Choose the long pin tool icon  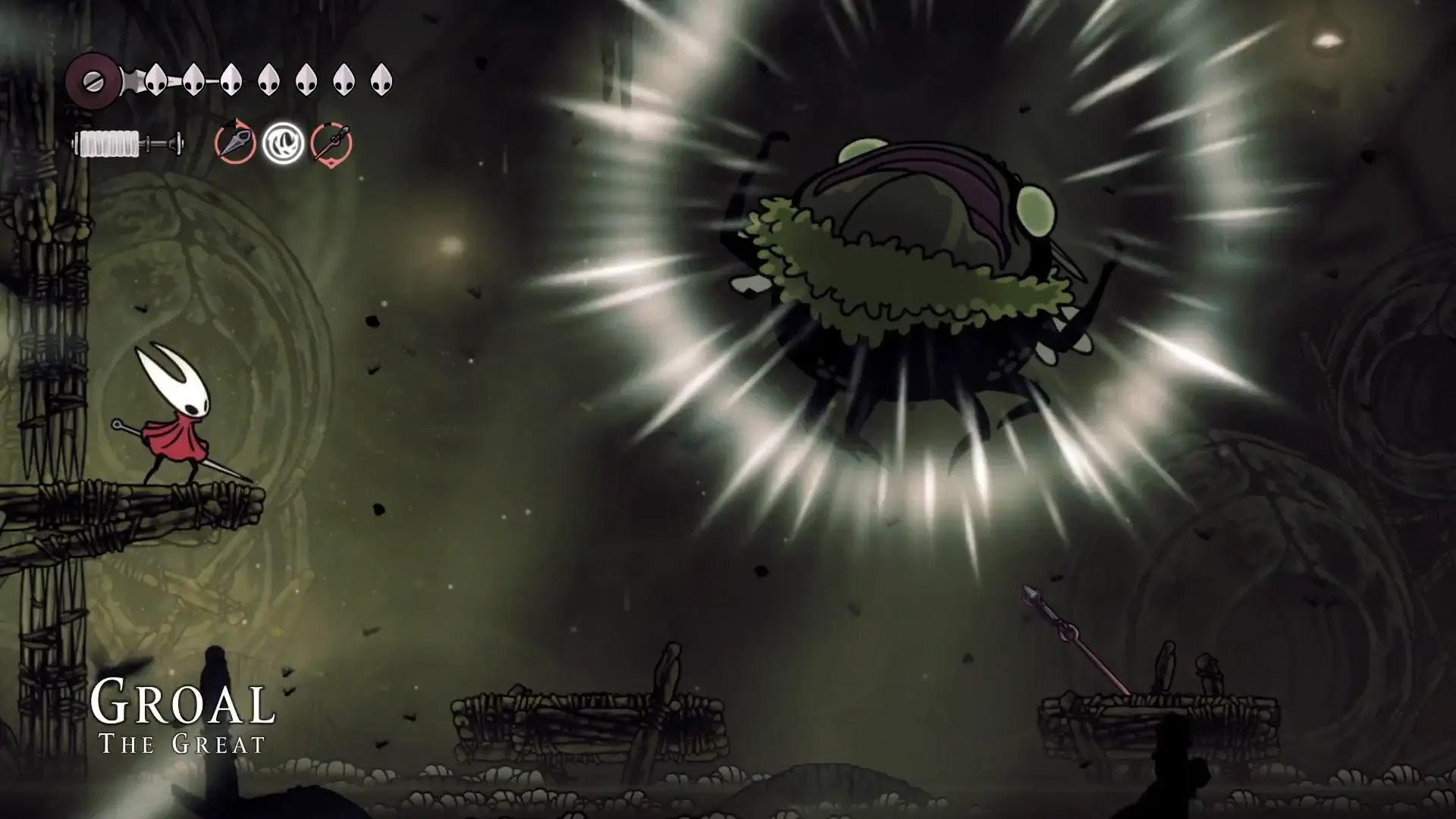[331, 143]
